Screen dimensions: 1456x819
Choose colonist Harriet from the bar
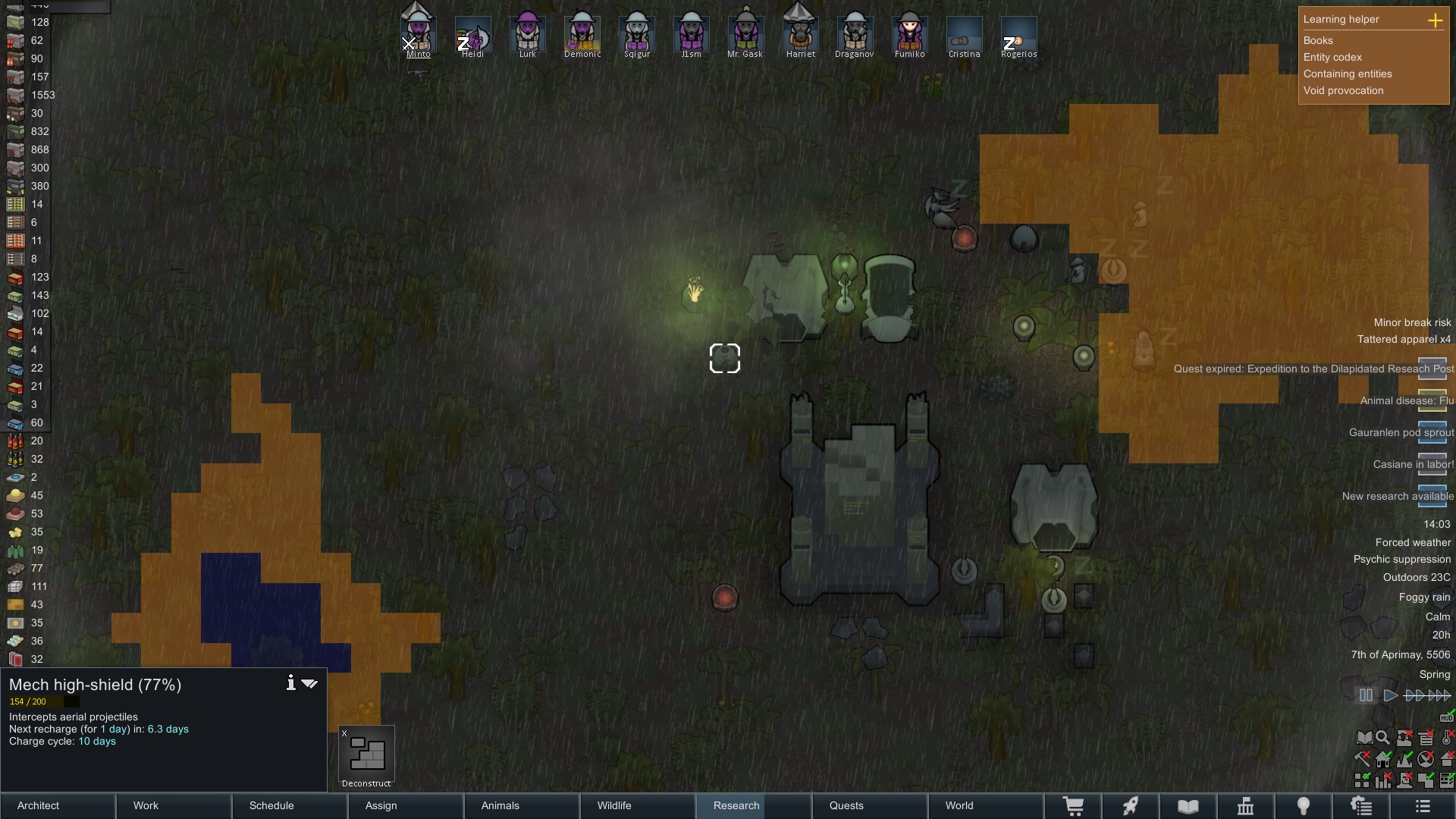(x=800, y=36)
